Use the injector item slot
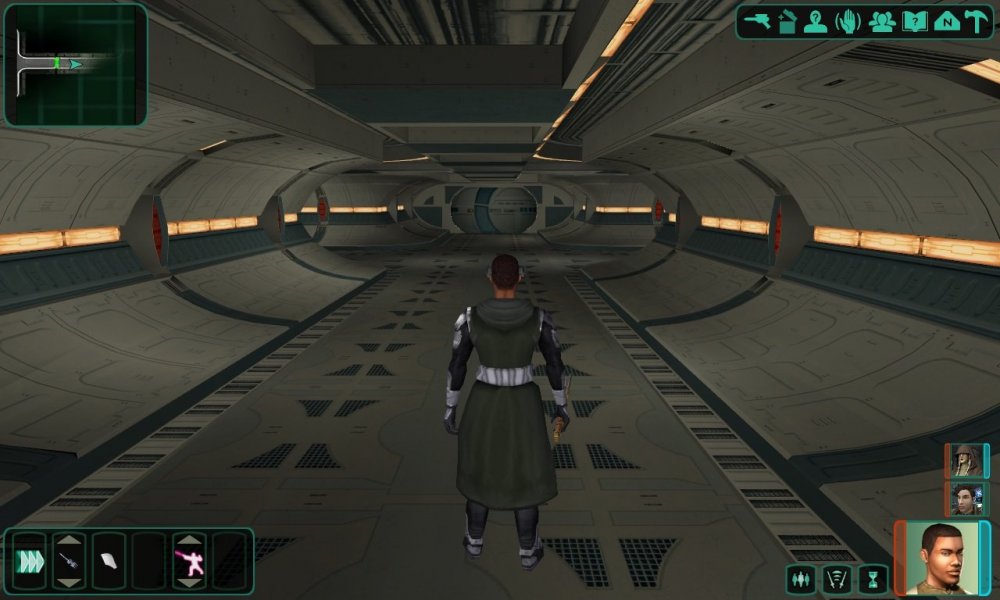 click(69, 562)
